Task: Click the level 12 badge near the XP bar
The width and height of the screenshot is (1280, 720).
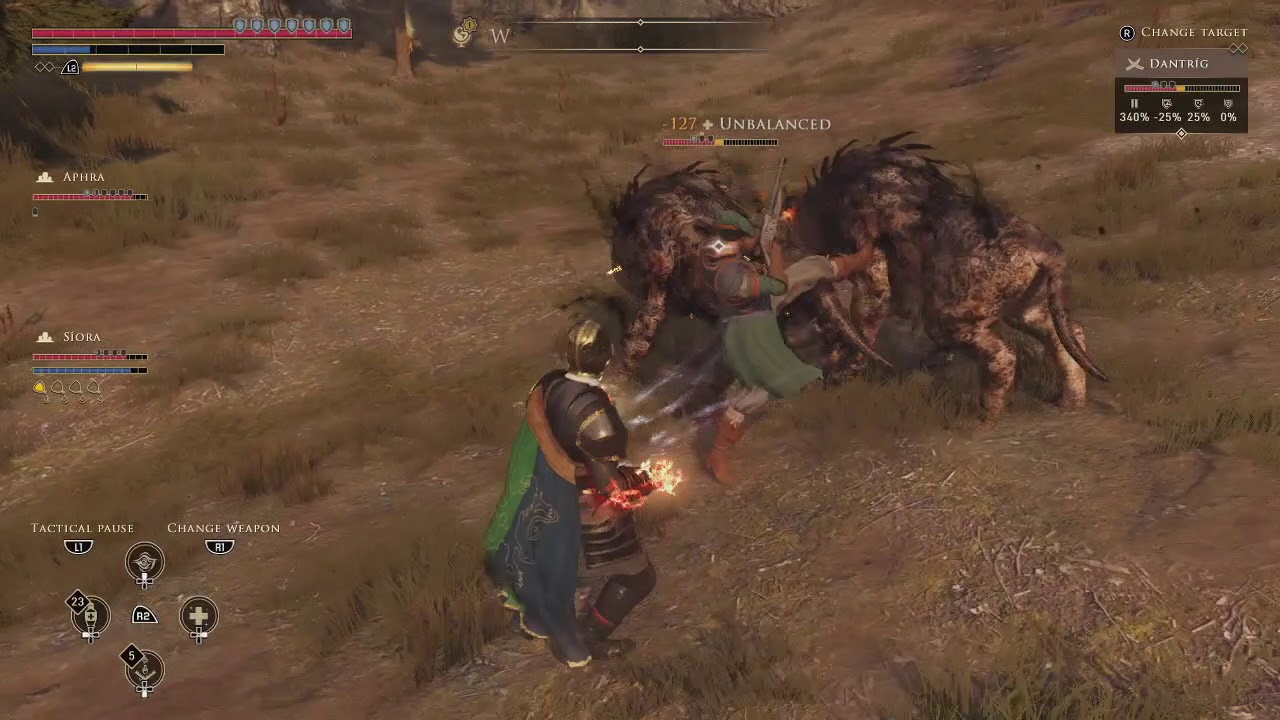Action: coord(70,67)
